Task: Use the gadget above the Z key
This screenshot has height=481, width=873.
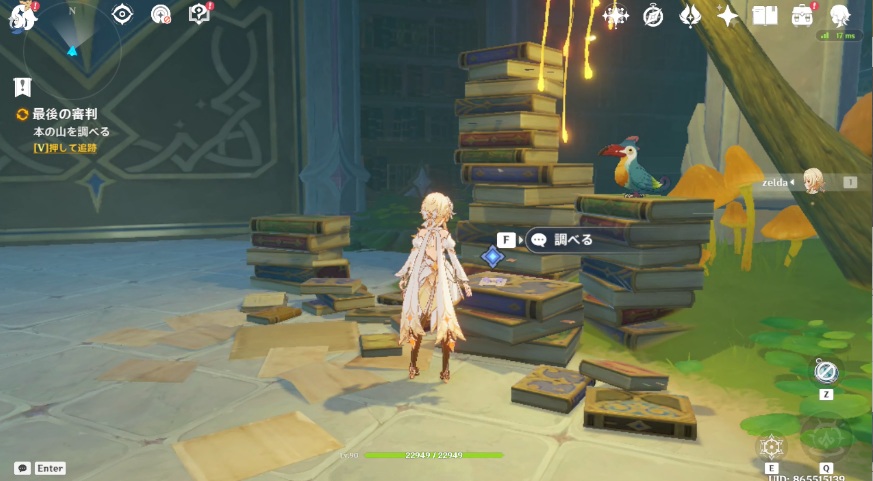Action: pos(826,372)
